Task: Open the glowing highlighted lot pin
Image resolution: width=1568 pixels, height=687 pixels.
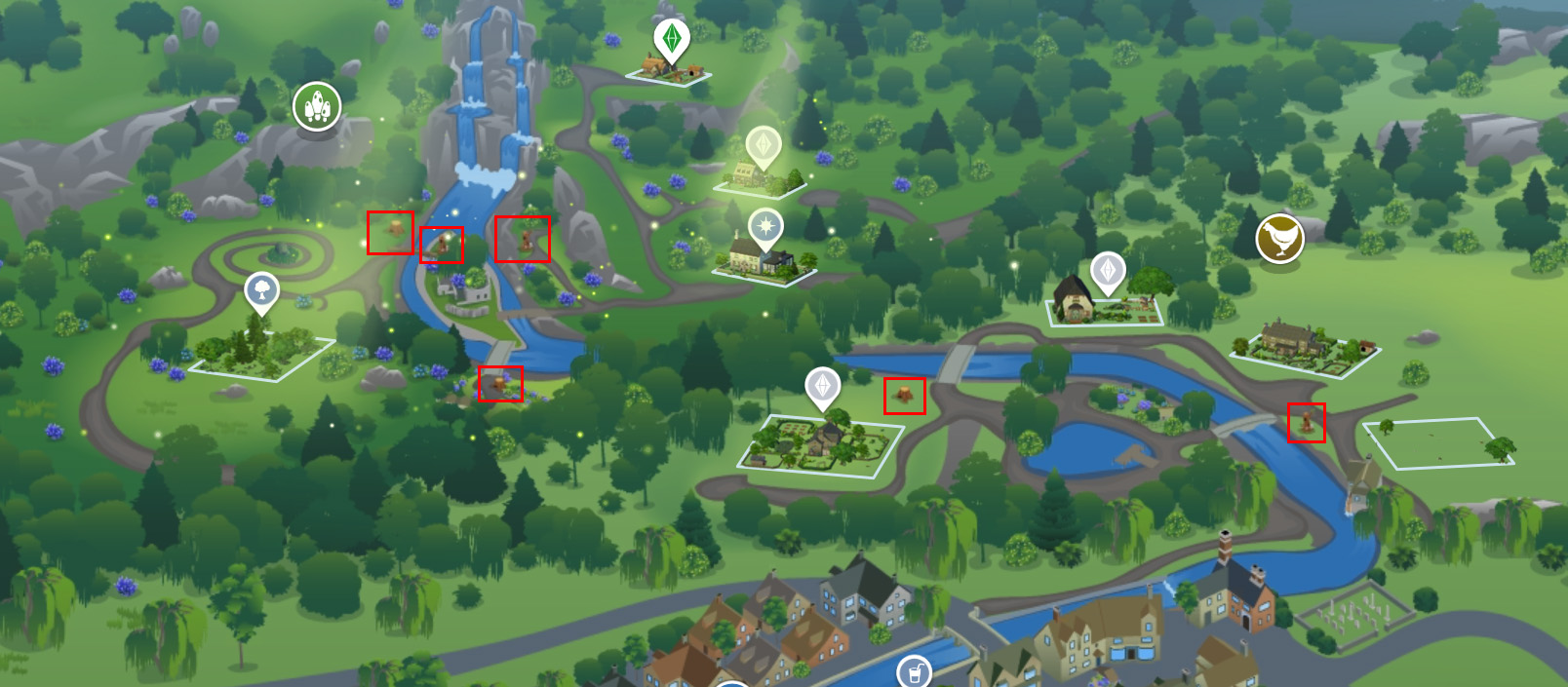Action: coord(764,147)
